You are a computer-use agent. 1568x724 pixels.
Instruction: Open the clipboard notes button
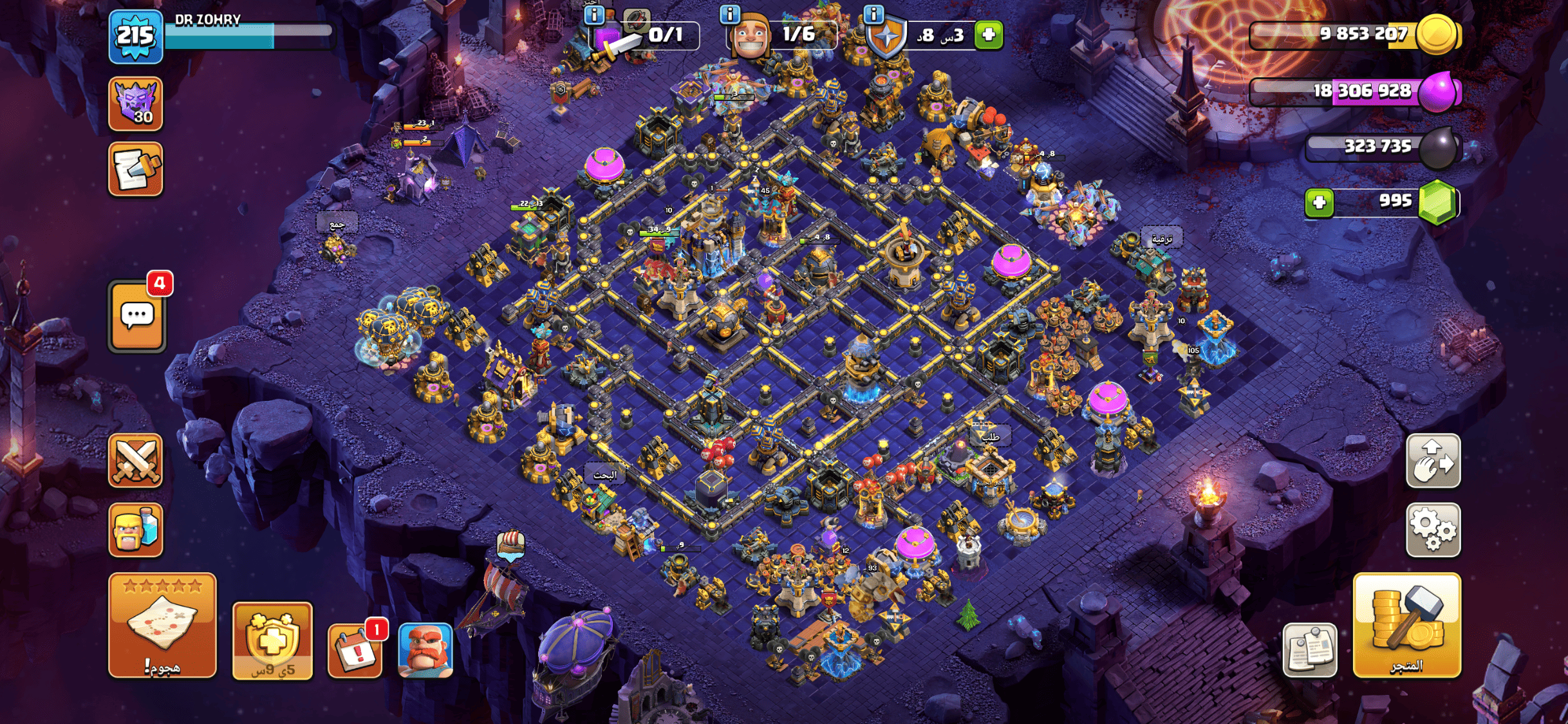click(x=1309, y=650)
